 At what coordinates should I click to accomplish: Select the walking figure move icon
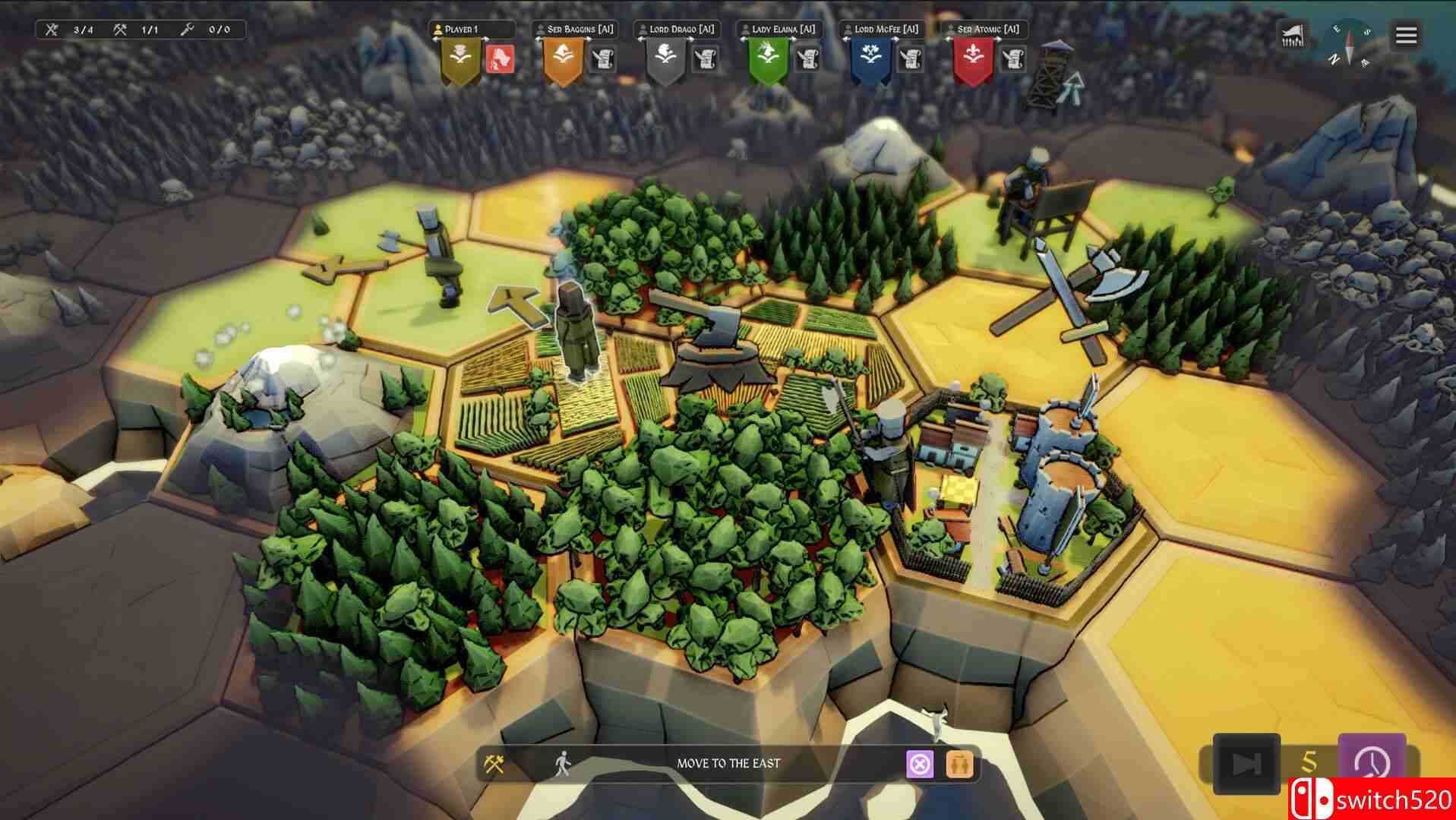click(562, 764)
